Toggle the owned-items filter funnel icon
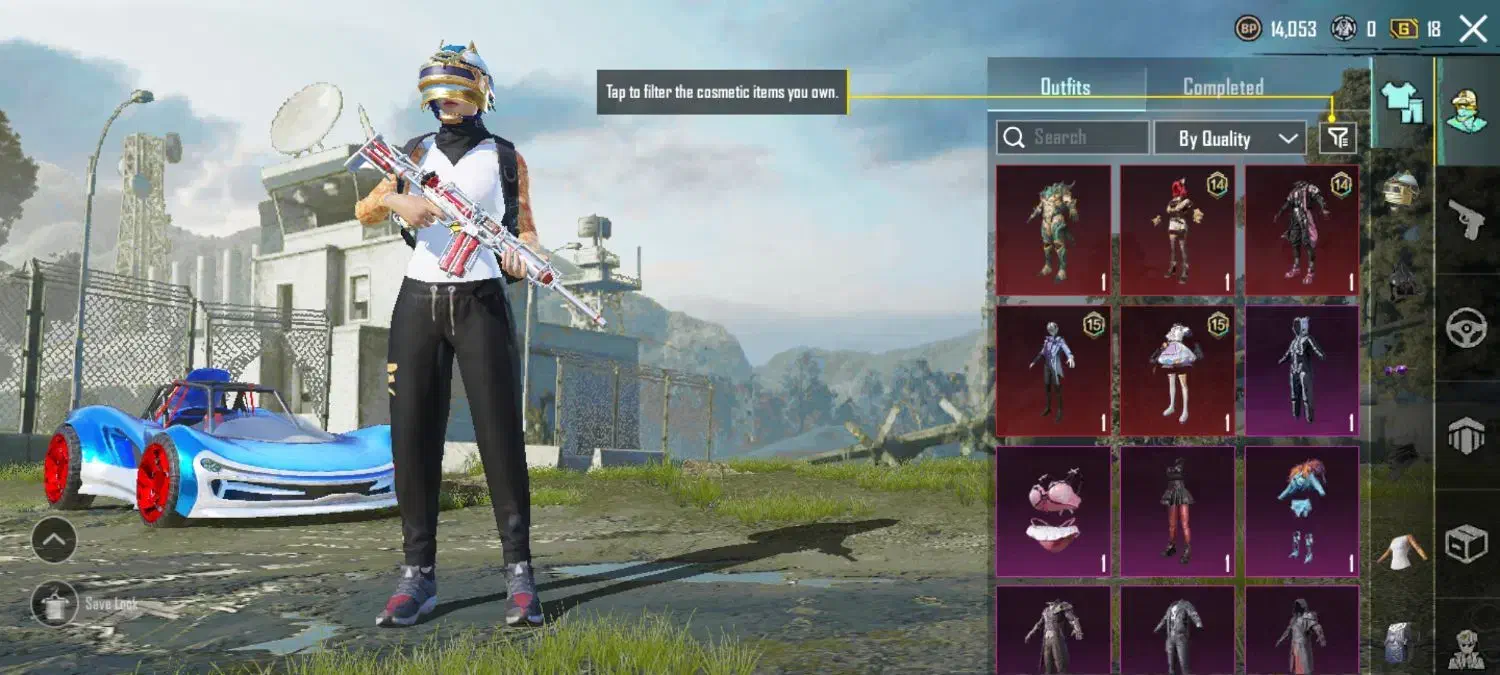The image size is (1500, 675). [1338, 138]
